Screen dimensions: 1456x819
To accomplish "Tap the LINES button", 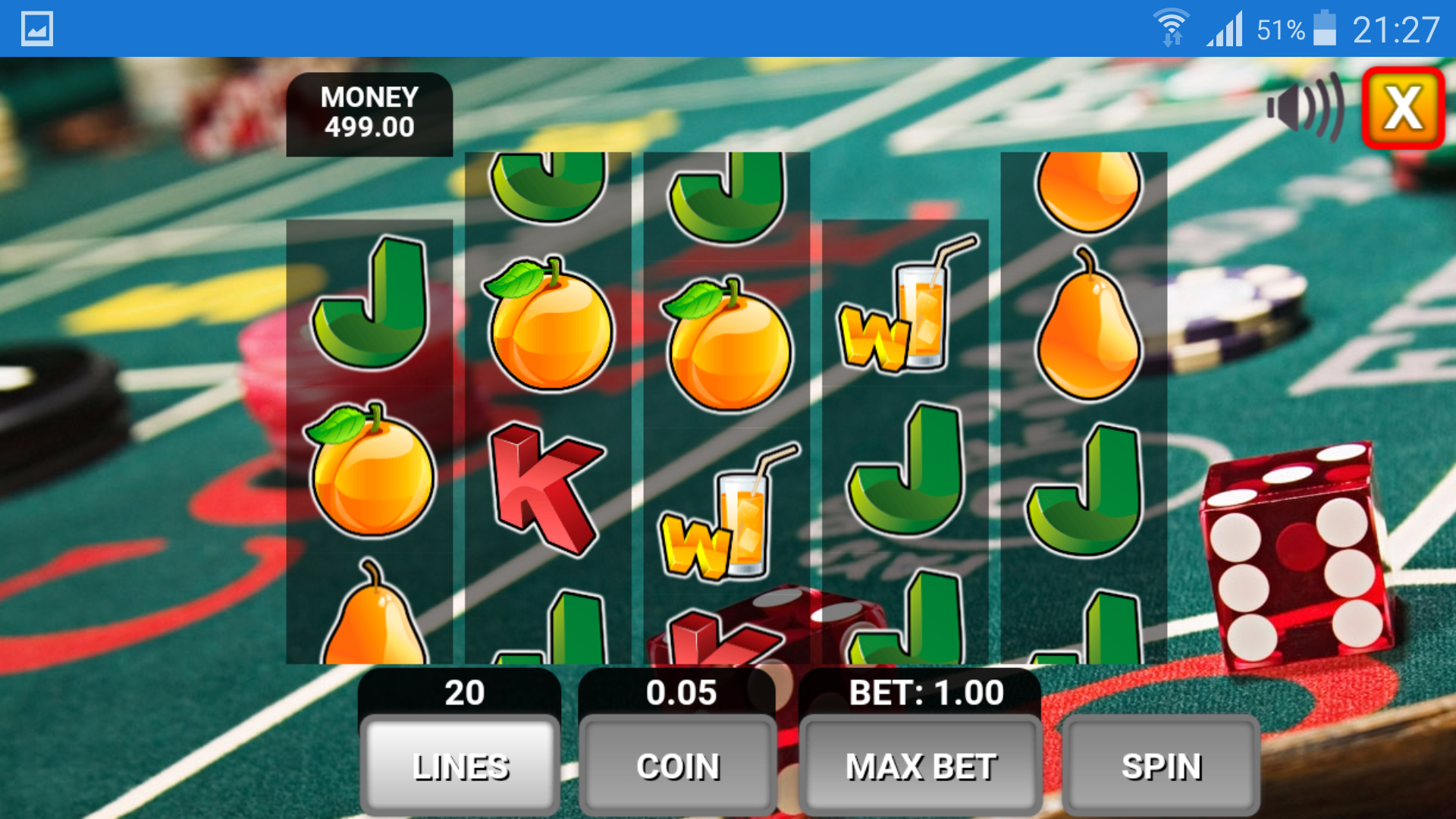I will pos(458,766).
